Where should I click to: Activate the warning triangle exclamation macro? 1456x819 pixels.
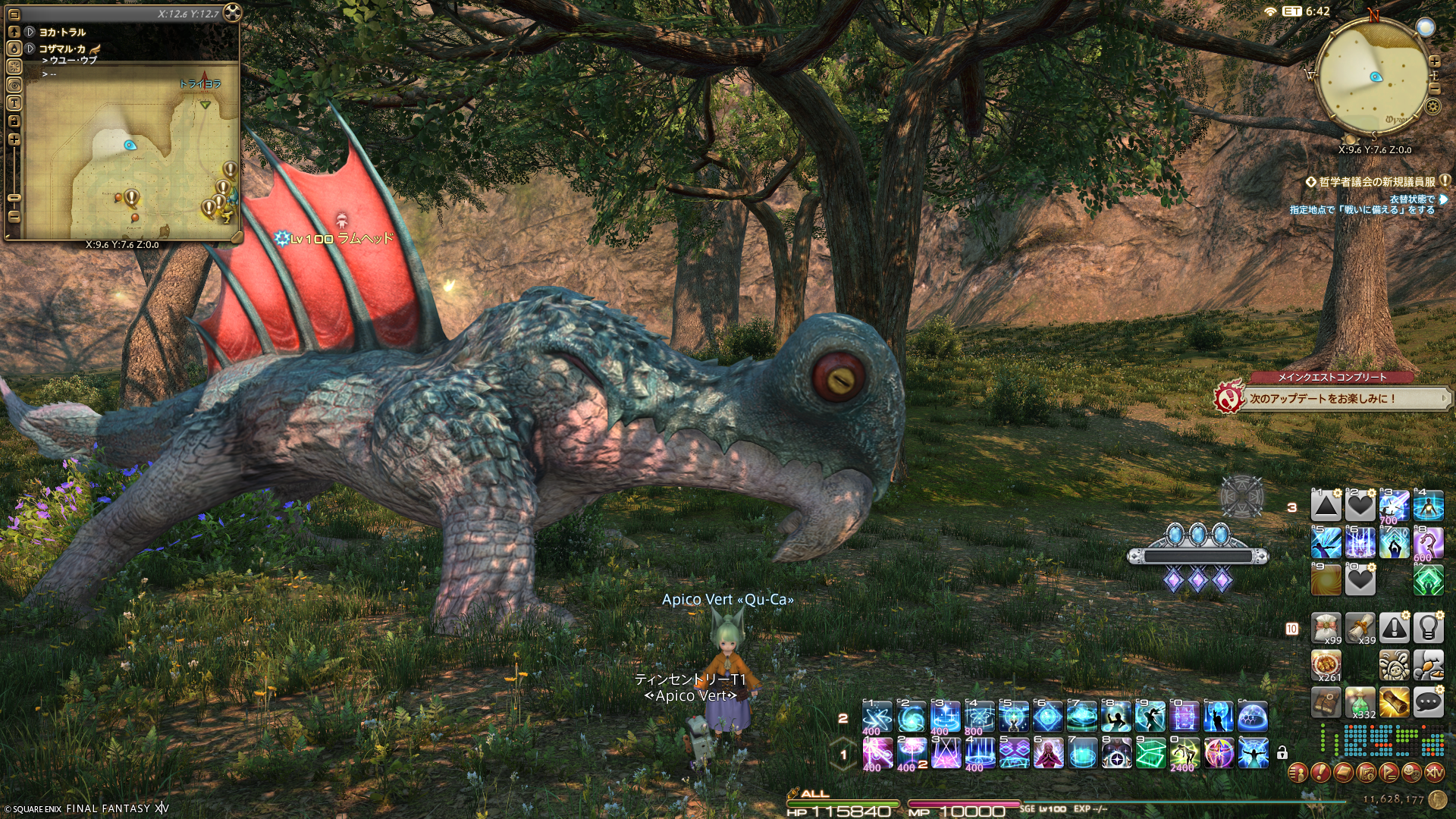1395,628
